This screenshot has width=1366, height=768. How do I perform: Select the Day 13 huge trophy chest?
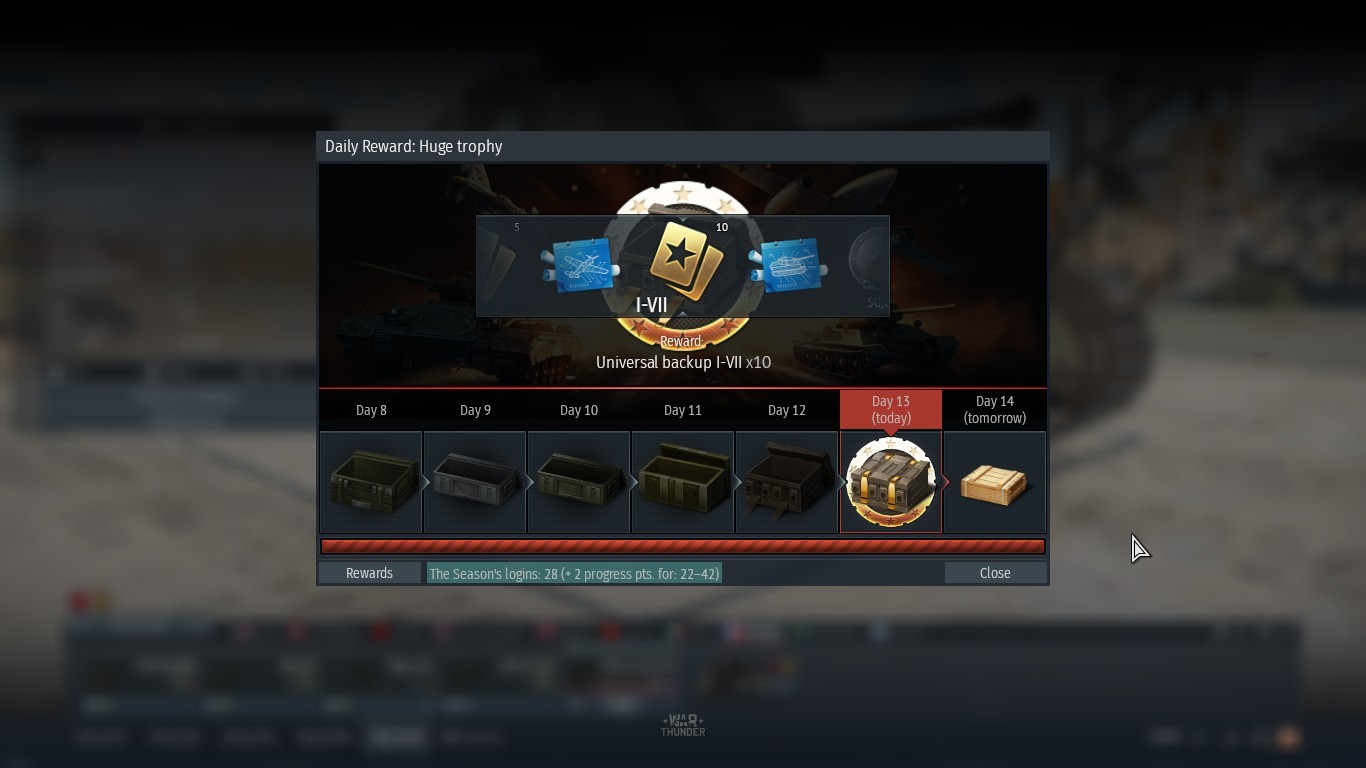(891, 483)
